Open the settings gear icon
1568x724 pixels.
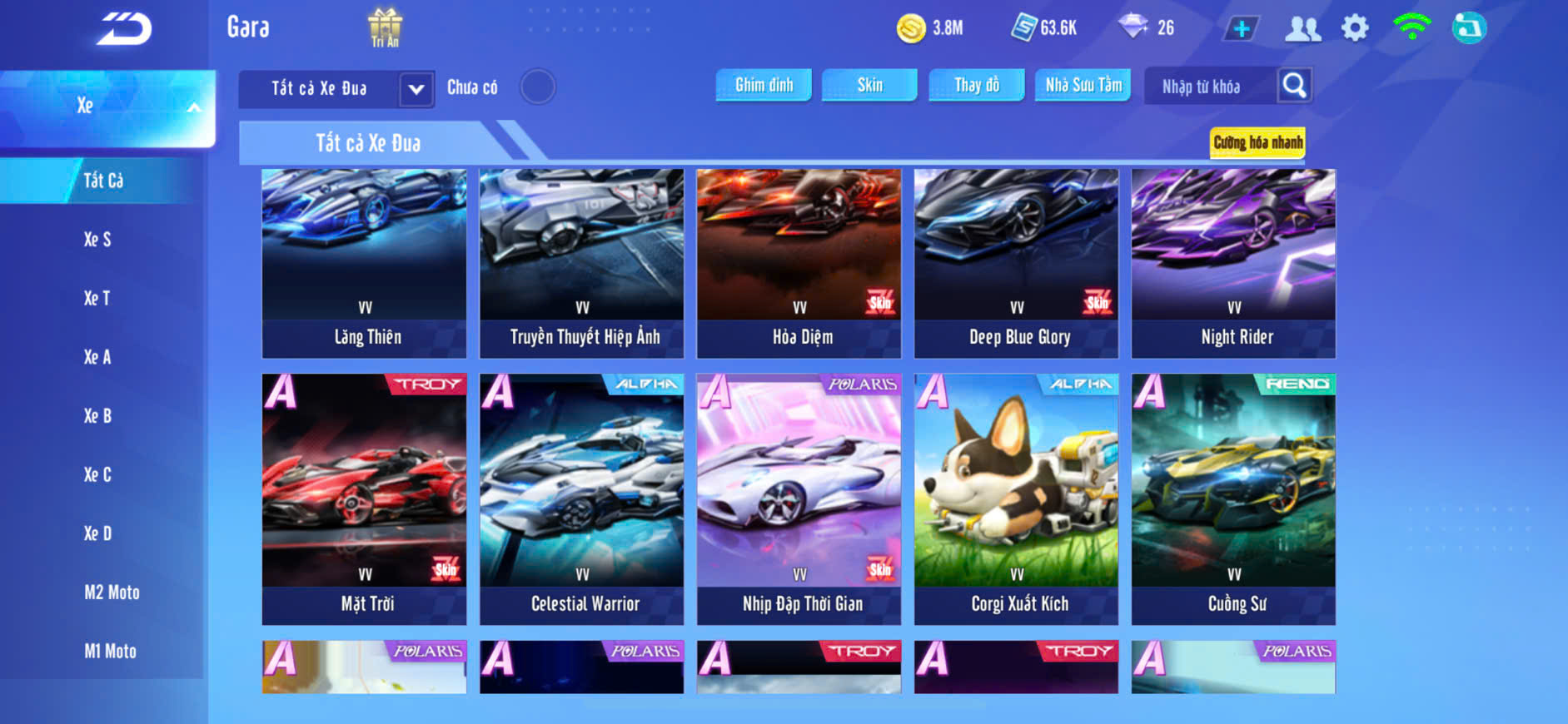coord(1355,28)
